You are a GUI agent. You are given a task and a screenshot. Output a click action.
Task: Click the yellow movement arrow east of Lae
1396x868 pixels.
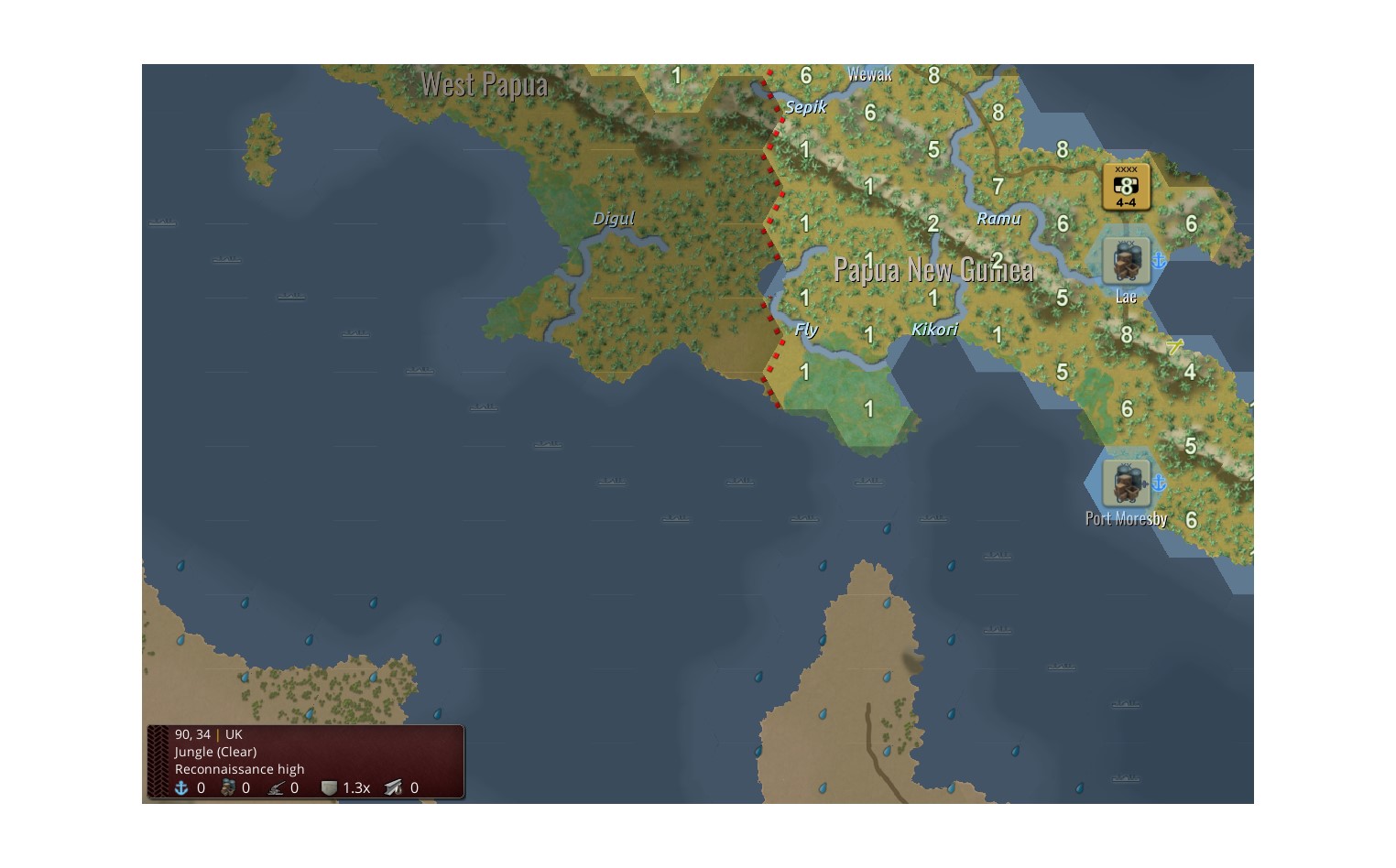[x=1175, y=348]
